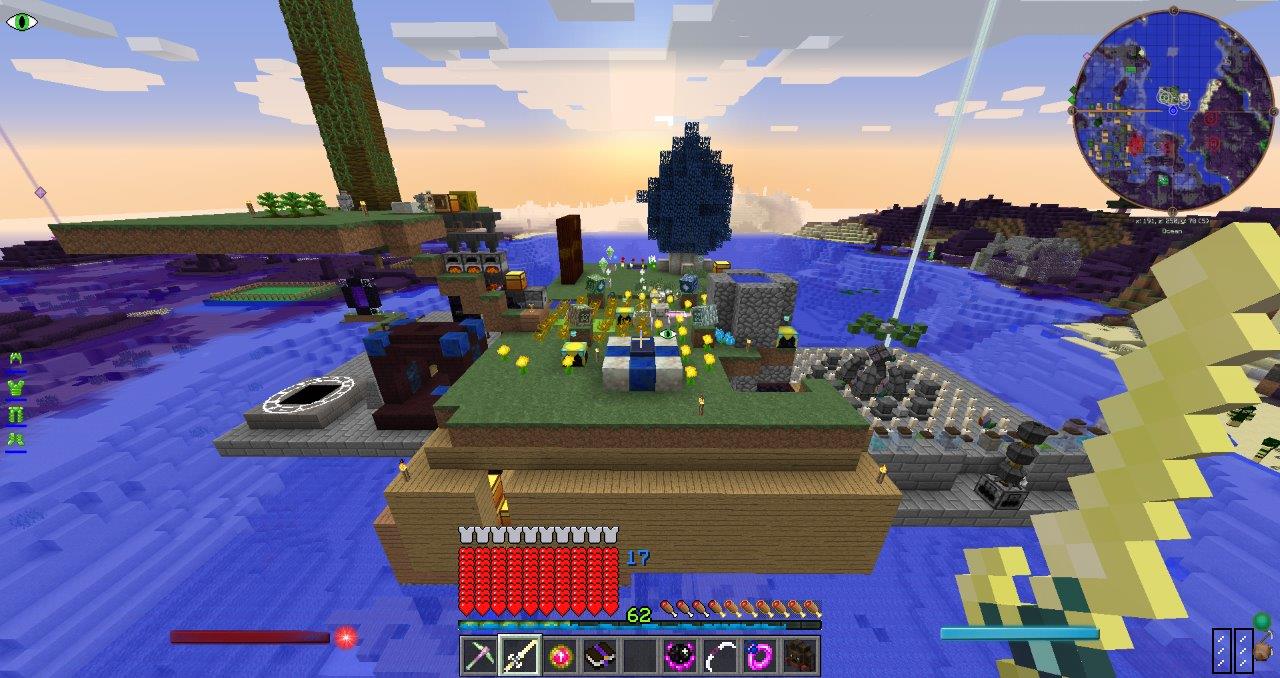1280x678 pixels.
Task: Select the dark brown backpack slot
Action: click(x=801, y=655)
